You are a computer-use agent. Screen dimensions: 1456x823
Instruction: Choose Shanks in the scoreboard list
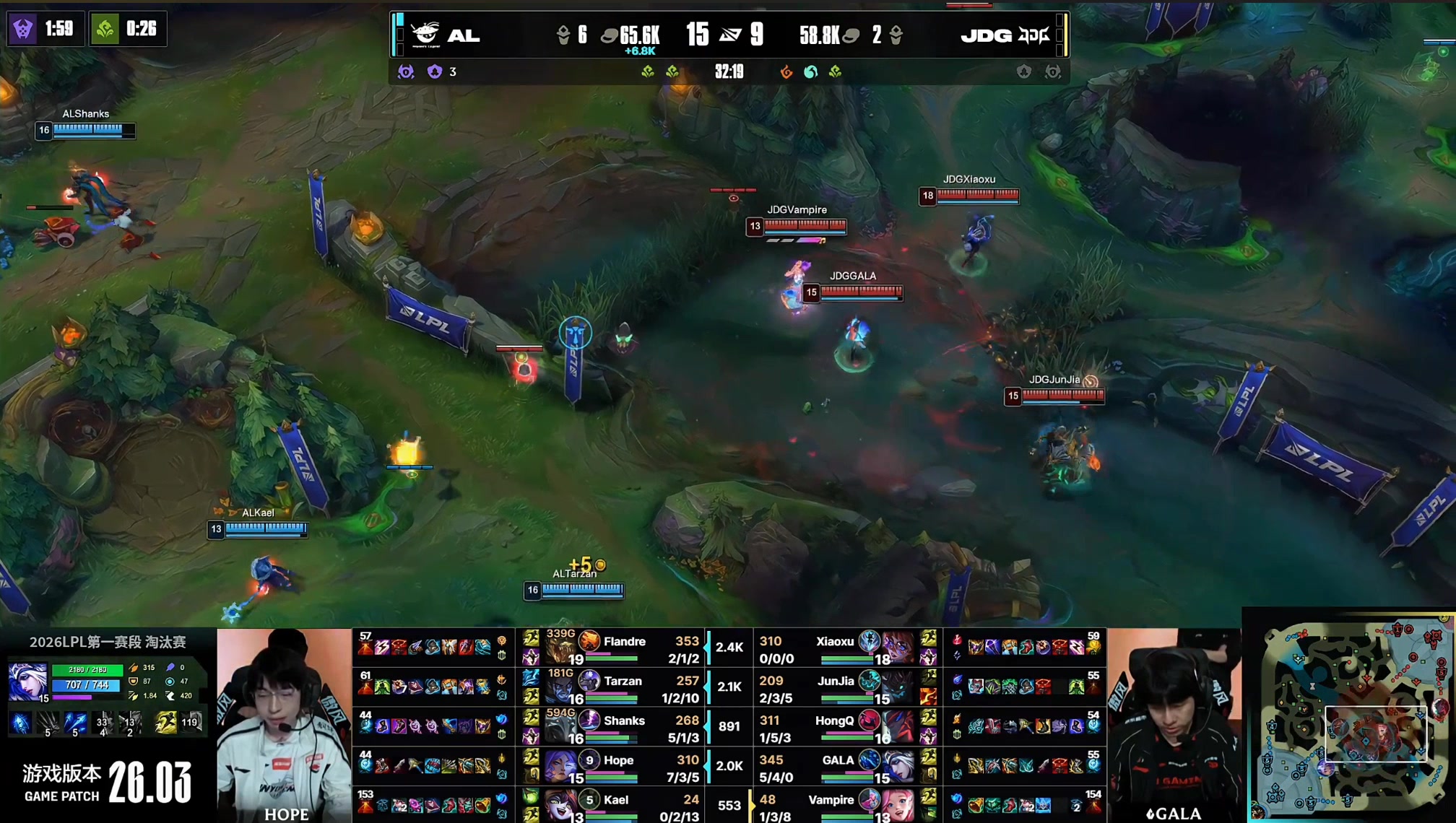point(624,720)
